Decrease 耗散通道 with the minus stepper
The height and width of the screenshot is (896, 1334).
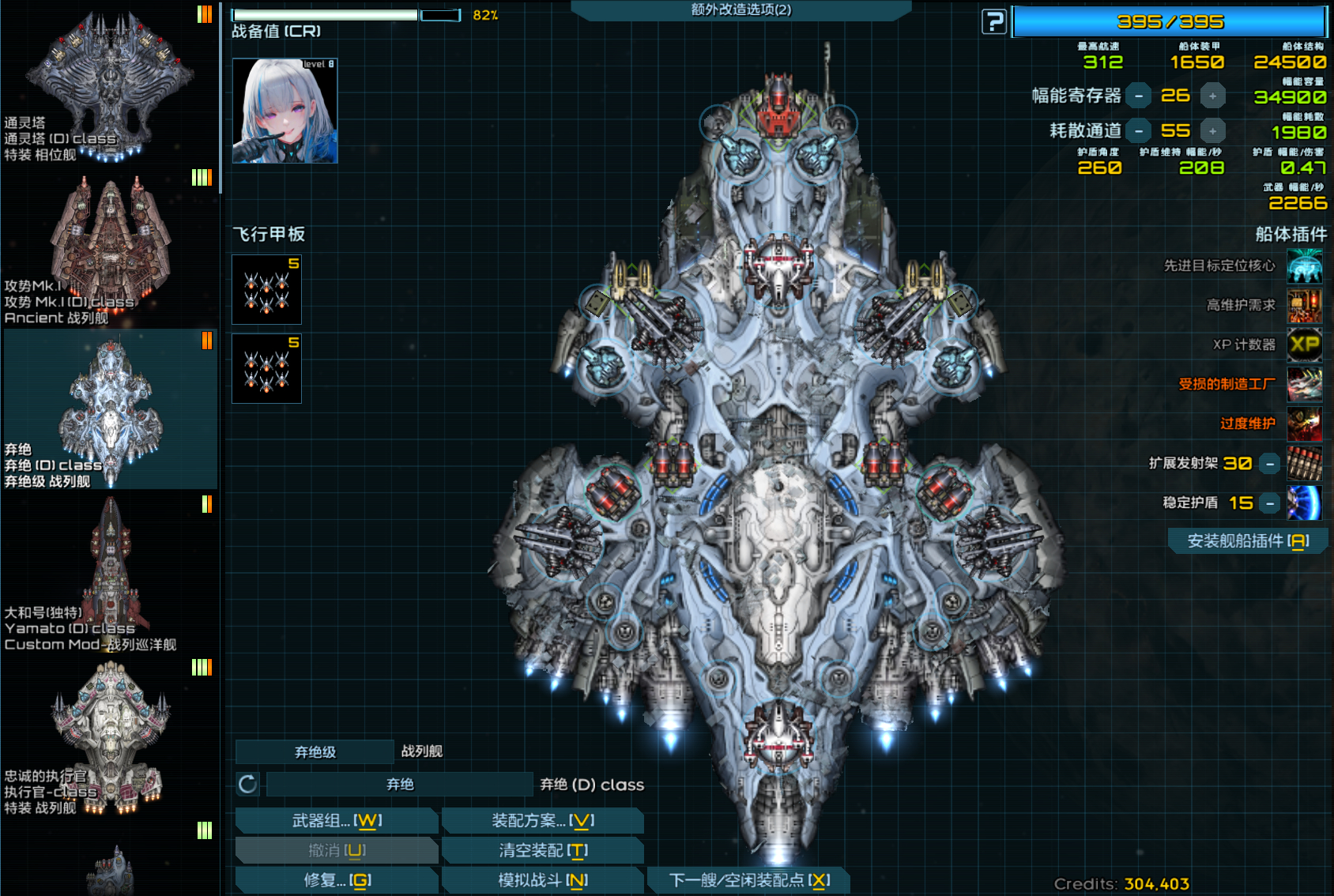(1139, 130)
